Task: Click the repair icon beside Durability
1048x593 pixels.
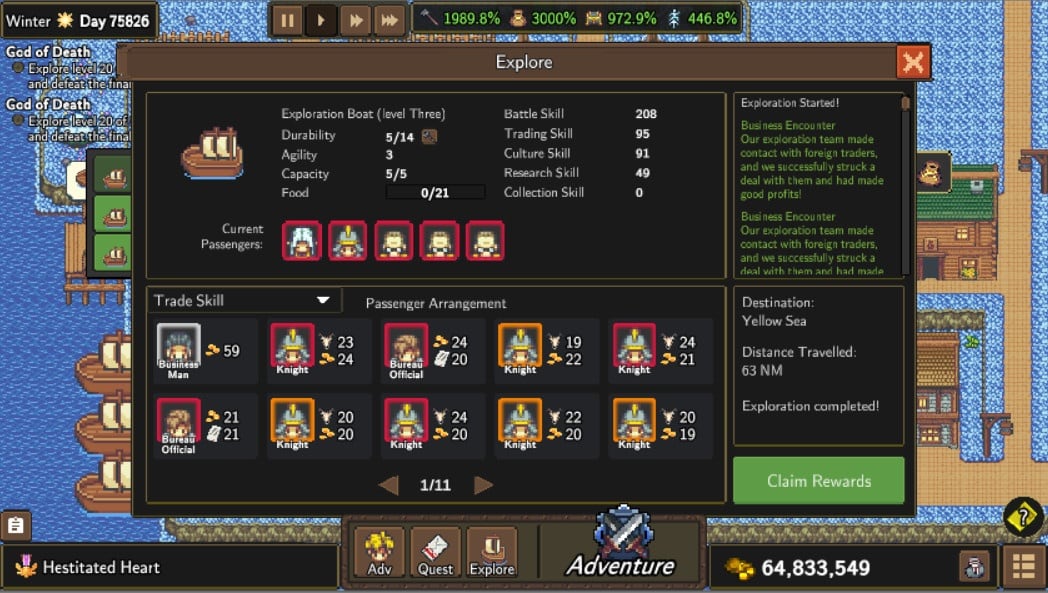Action: pos(429,136)
